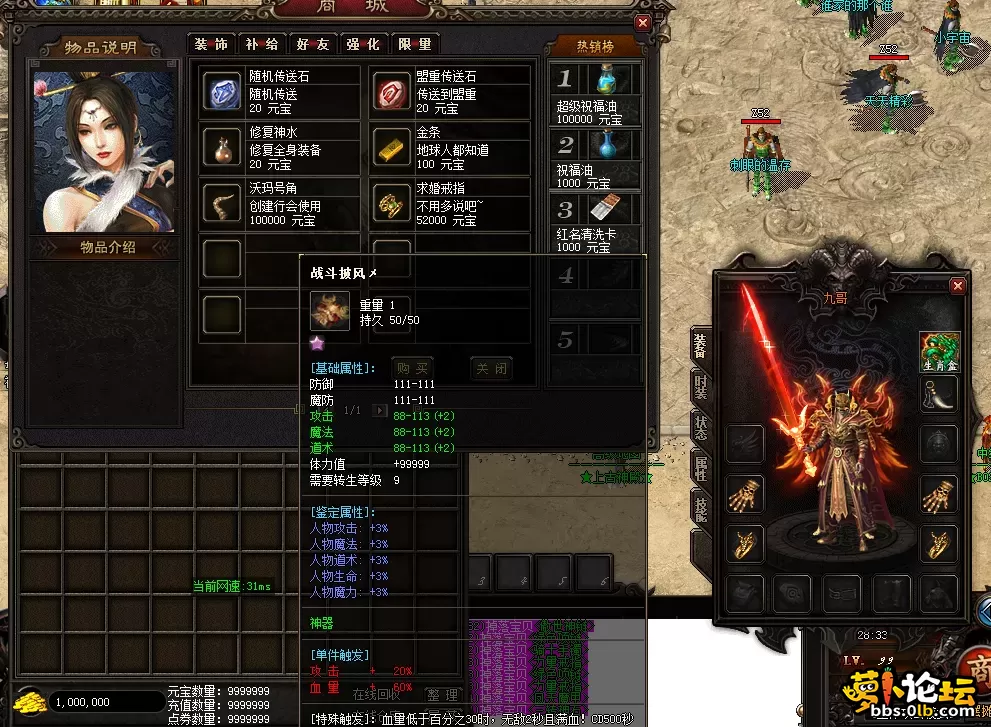
Task: Select the 好友 shop tab
Action: coord(313,44)
